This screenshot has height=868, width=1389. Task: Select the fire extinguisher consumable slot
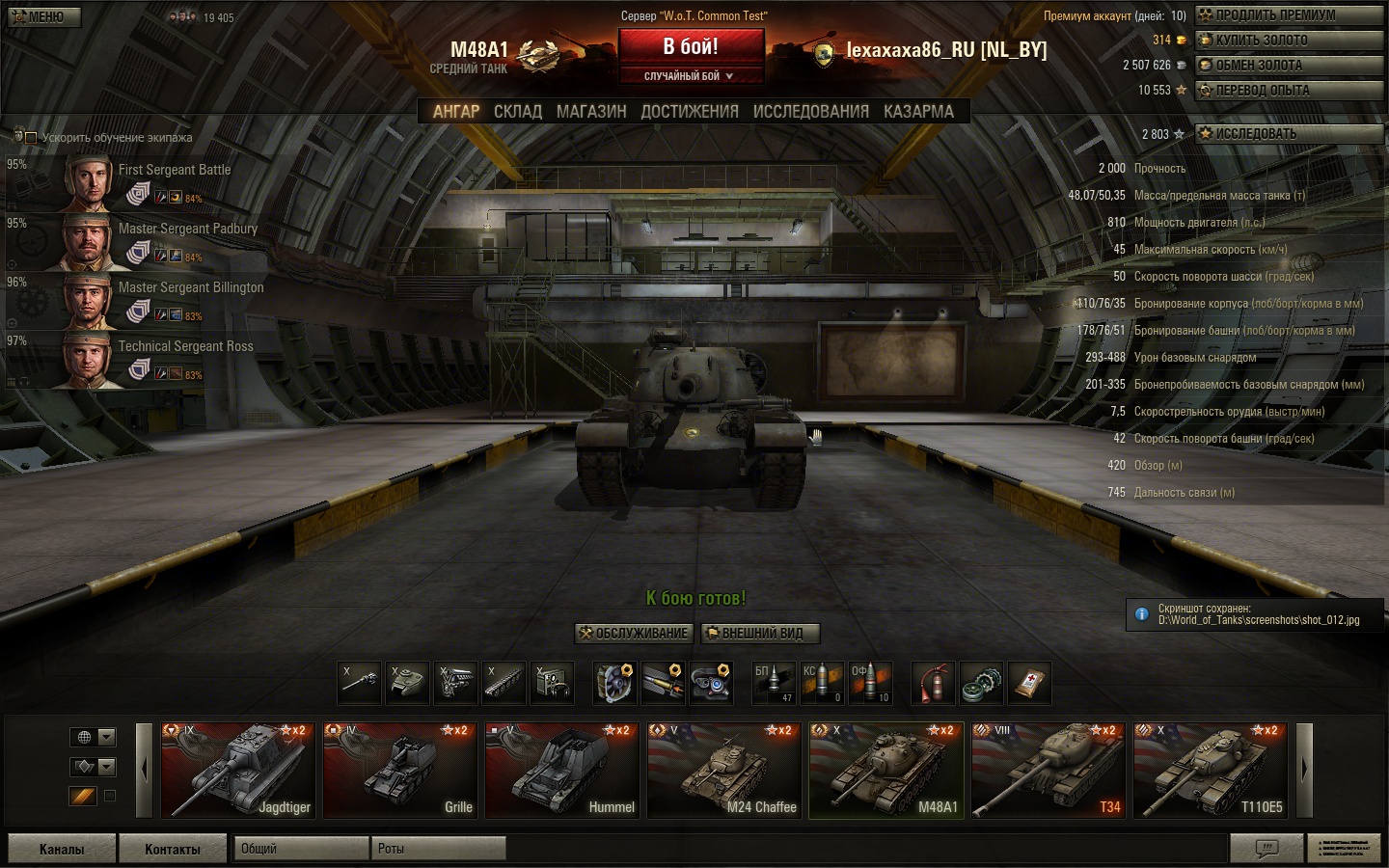tap(933, 683)
